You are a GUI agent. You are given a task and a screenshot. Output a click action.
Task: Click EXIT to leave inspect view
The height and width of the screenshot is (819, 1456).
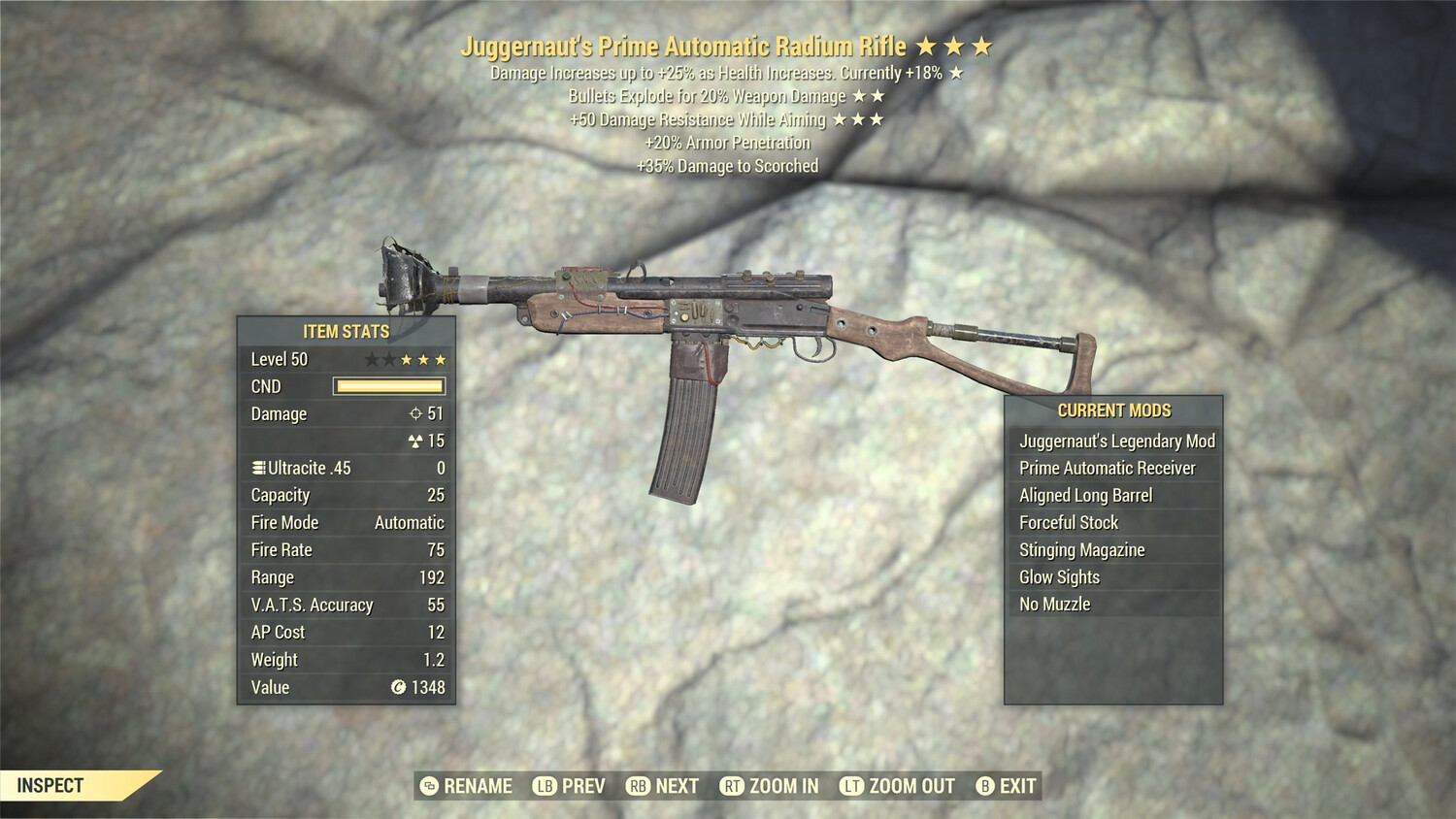pos(1017,786)
